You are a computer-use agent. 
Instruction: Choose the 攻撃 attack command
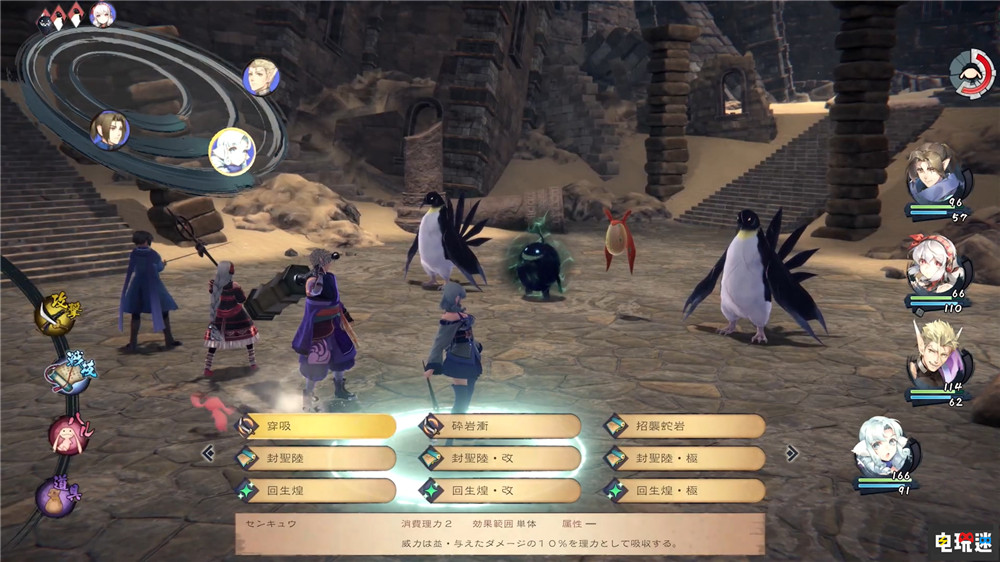(55, 315)
